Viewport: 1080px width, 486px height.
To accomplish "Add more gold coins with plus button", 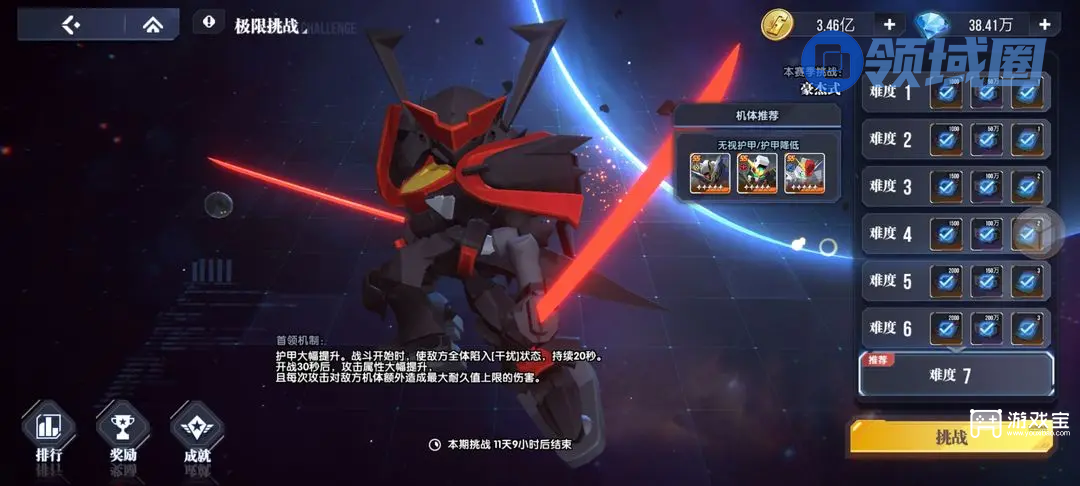I will click(x=889, y=24).
